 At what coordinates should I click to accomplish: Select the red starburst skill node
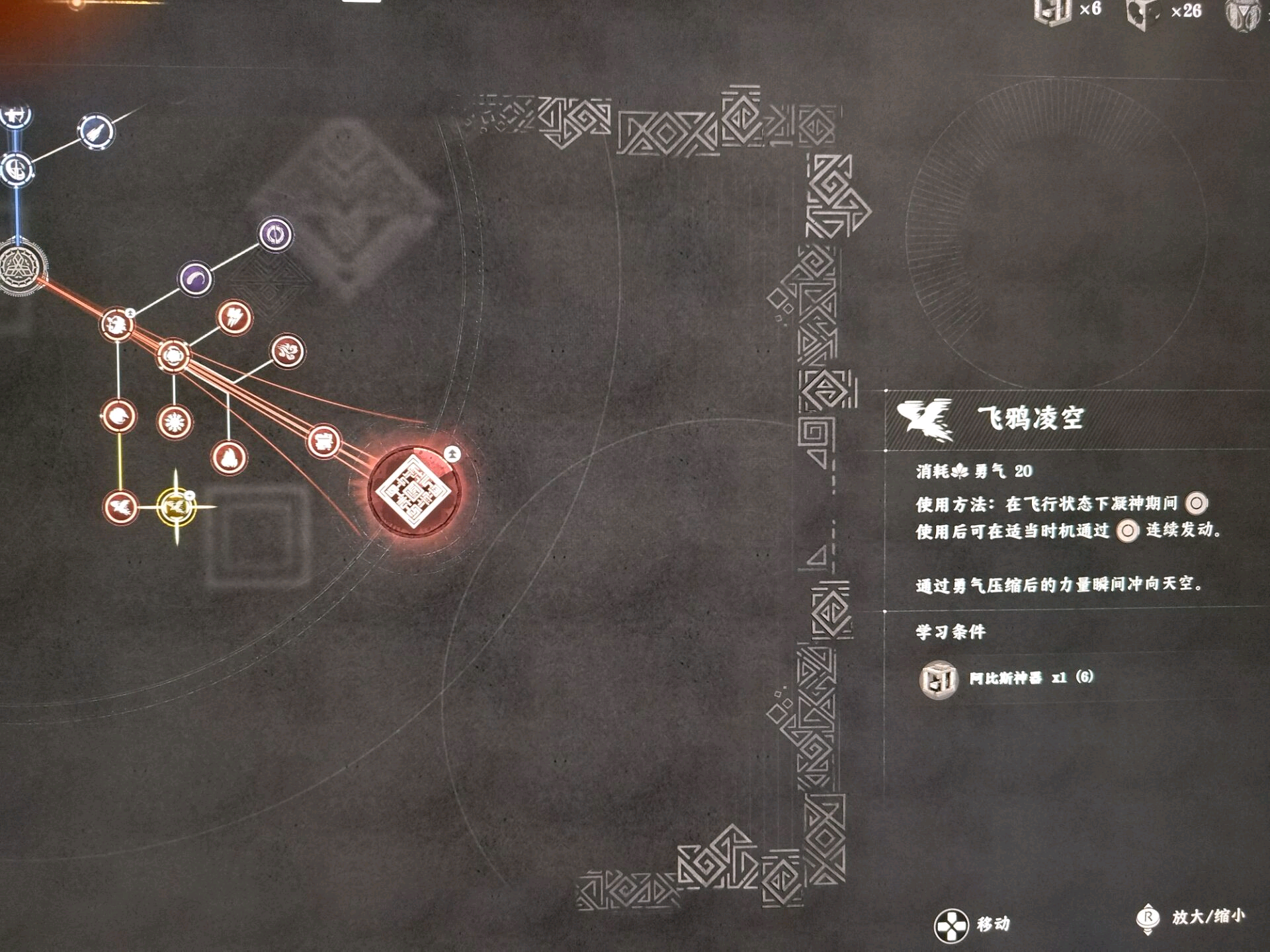[x=175, y=422]
